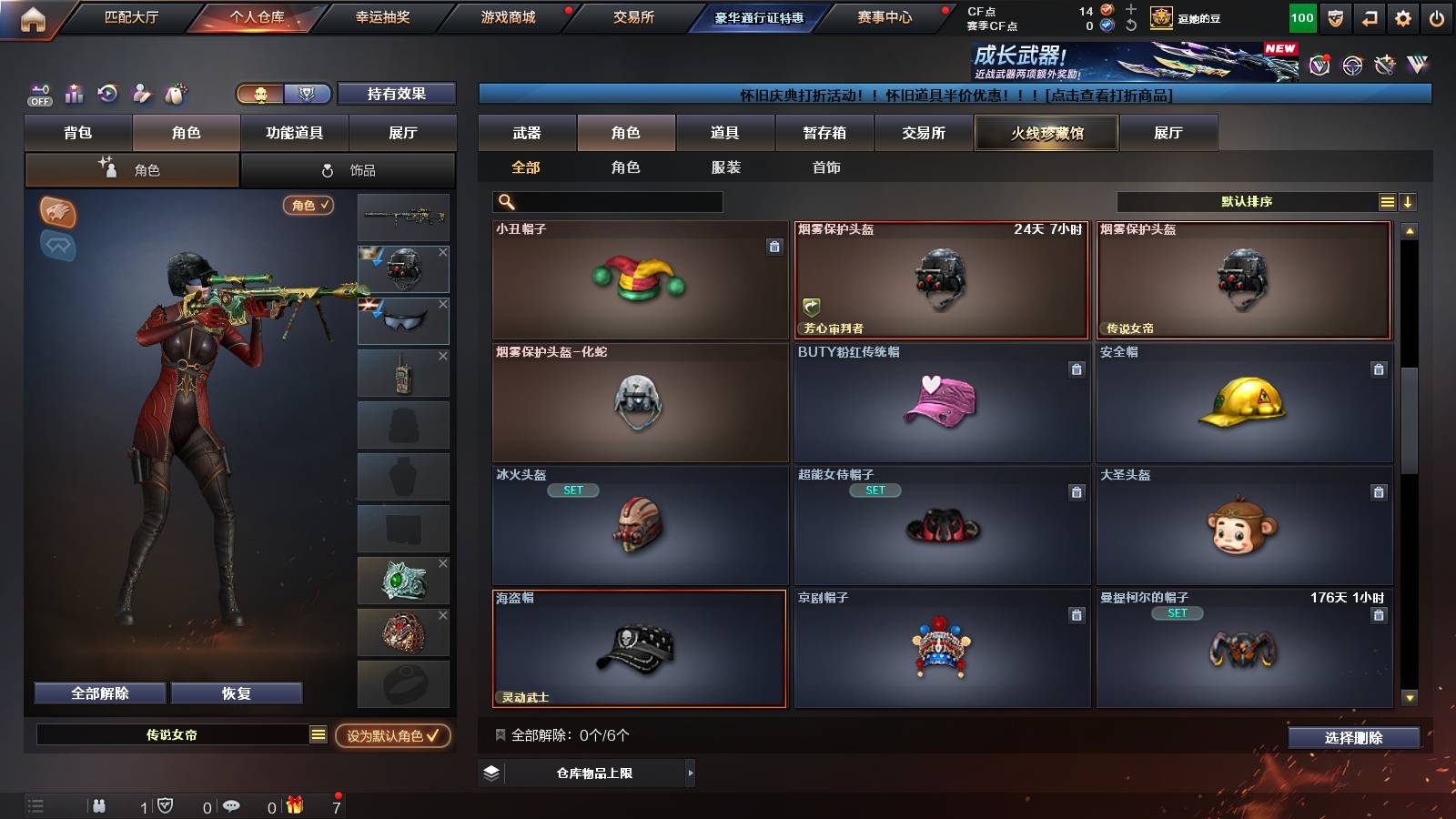The height and width of the screenshot is (819, 1456).
Task: Open the 服装 sub-tab
Action: (x=725, y=167)
